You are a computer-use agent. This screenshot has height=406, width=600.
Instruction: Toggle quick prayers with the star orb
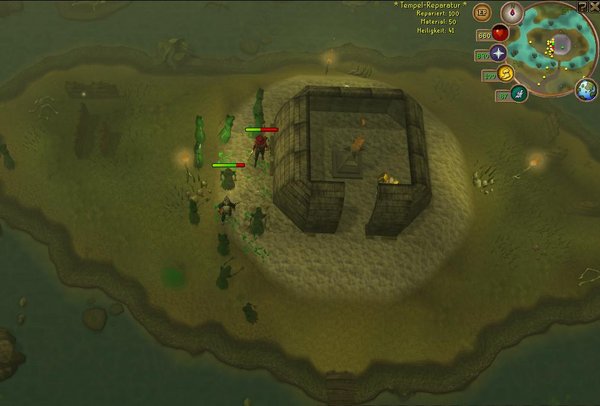coord(498,54)
